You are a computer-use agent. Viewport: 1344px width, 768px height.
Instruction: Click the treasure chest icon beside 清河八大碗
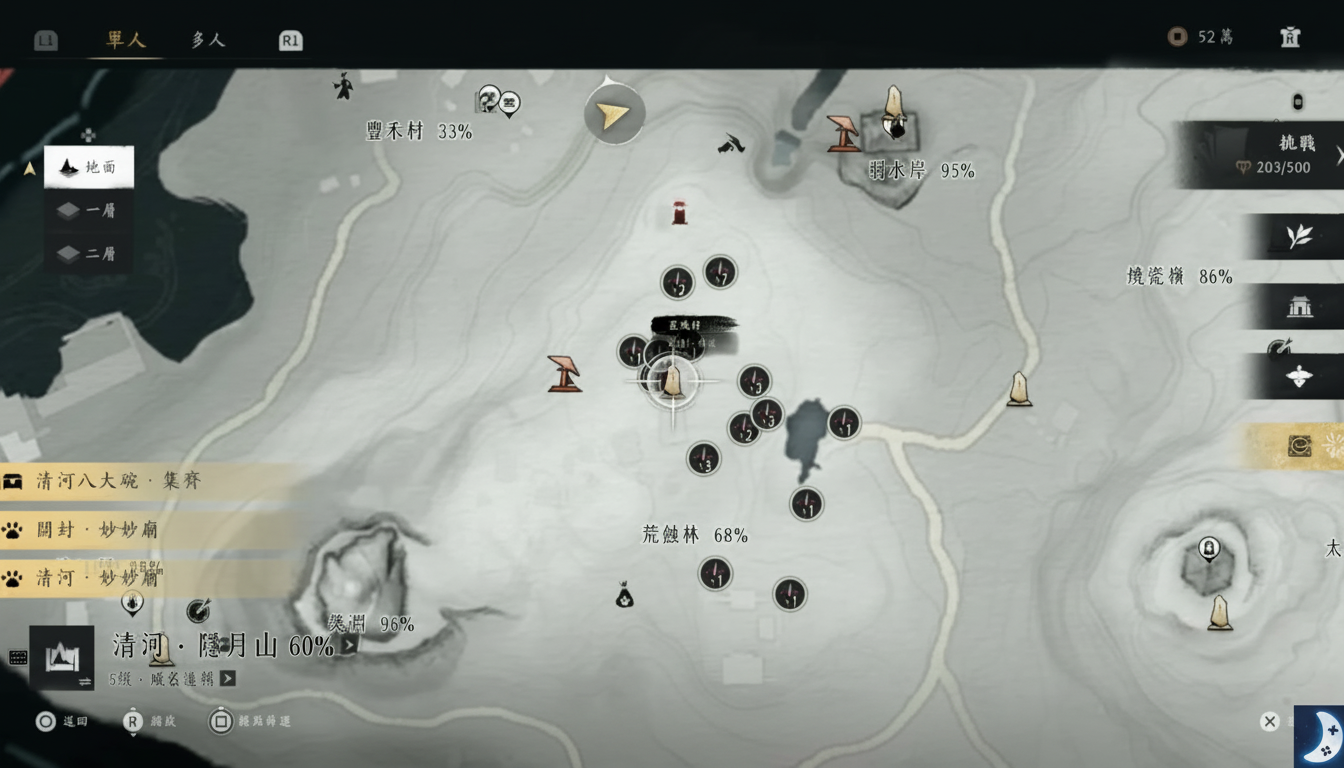click(x=14, y=481)
